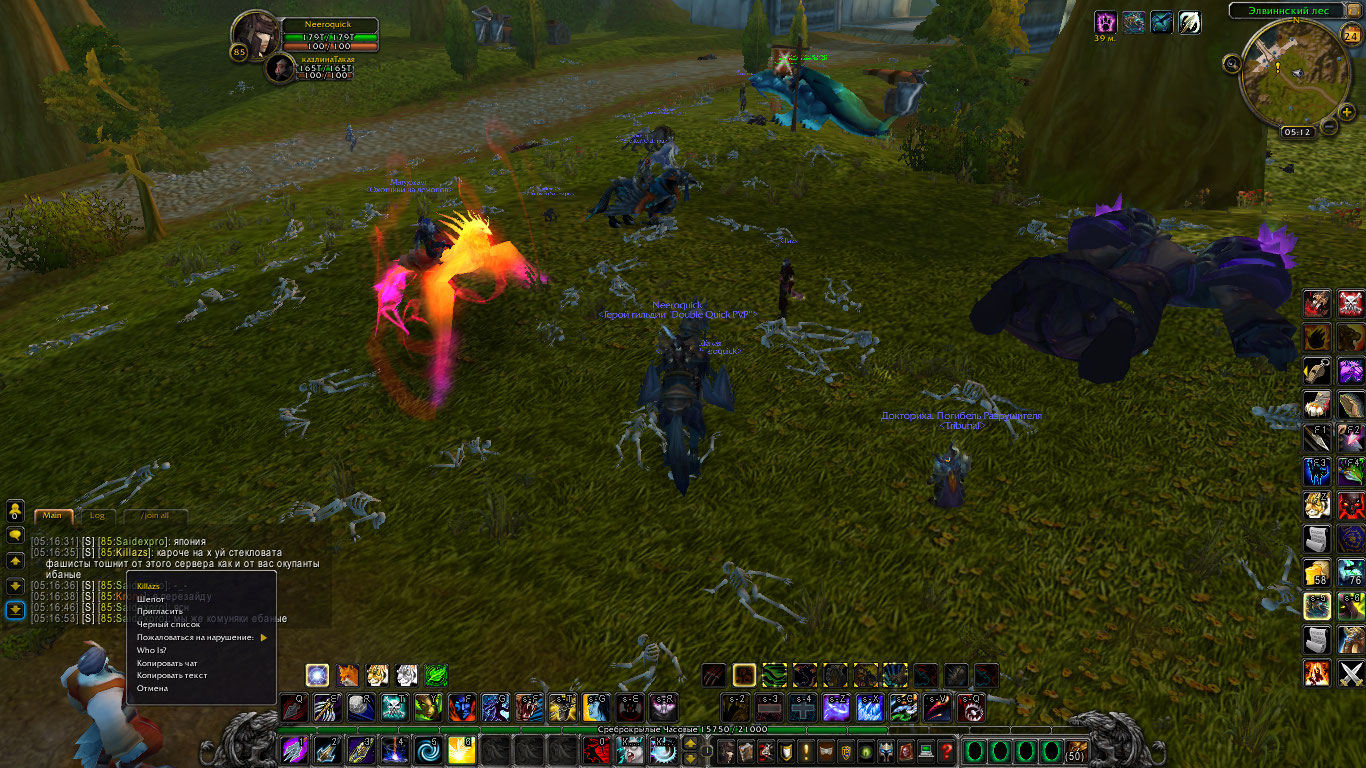This screenshot has height=768, width=1366.
Task: Choose "Шепот" in the player context menu
Action: [x=151, y=599]
